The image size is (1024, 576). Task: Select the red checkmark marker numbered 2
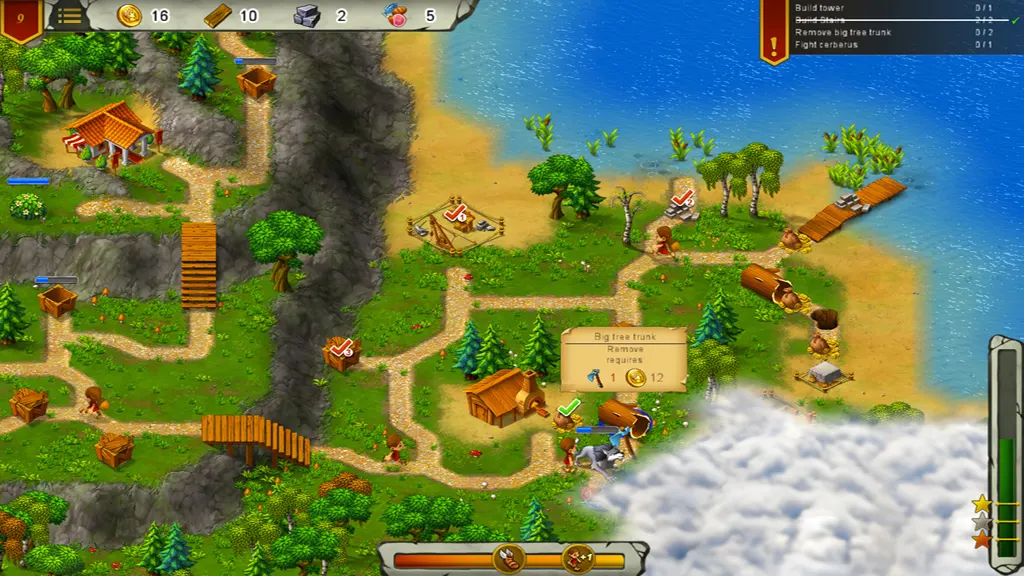(684, 198)
